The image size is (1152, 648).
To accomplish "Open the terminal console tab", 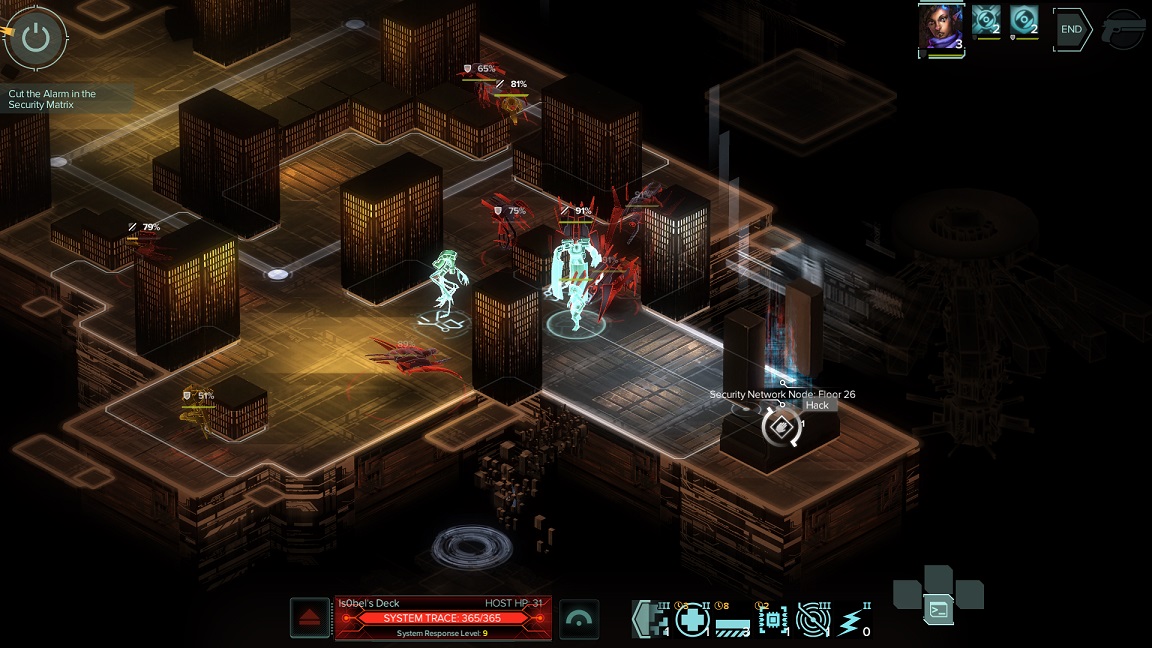I will click(x=938, y=608).
